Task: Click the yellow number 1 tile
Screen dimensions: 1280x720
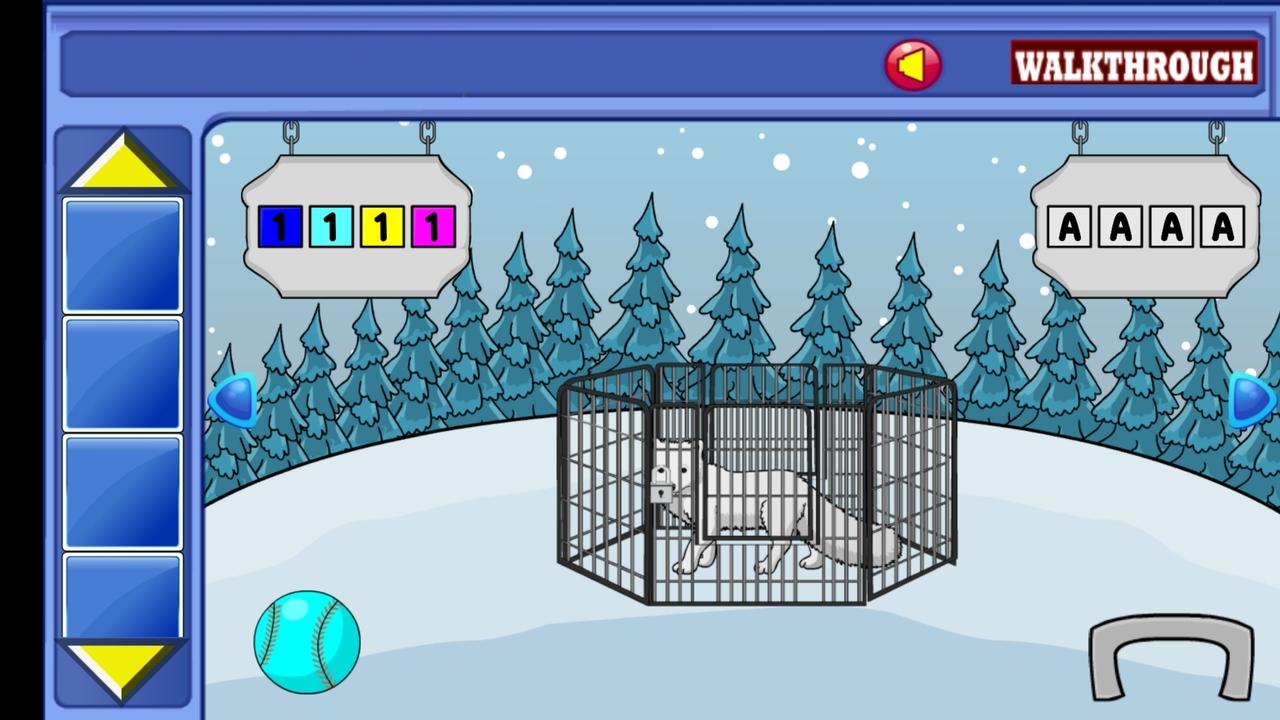Action: pos(381,226)
